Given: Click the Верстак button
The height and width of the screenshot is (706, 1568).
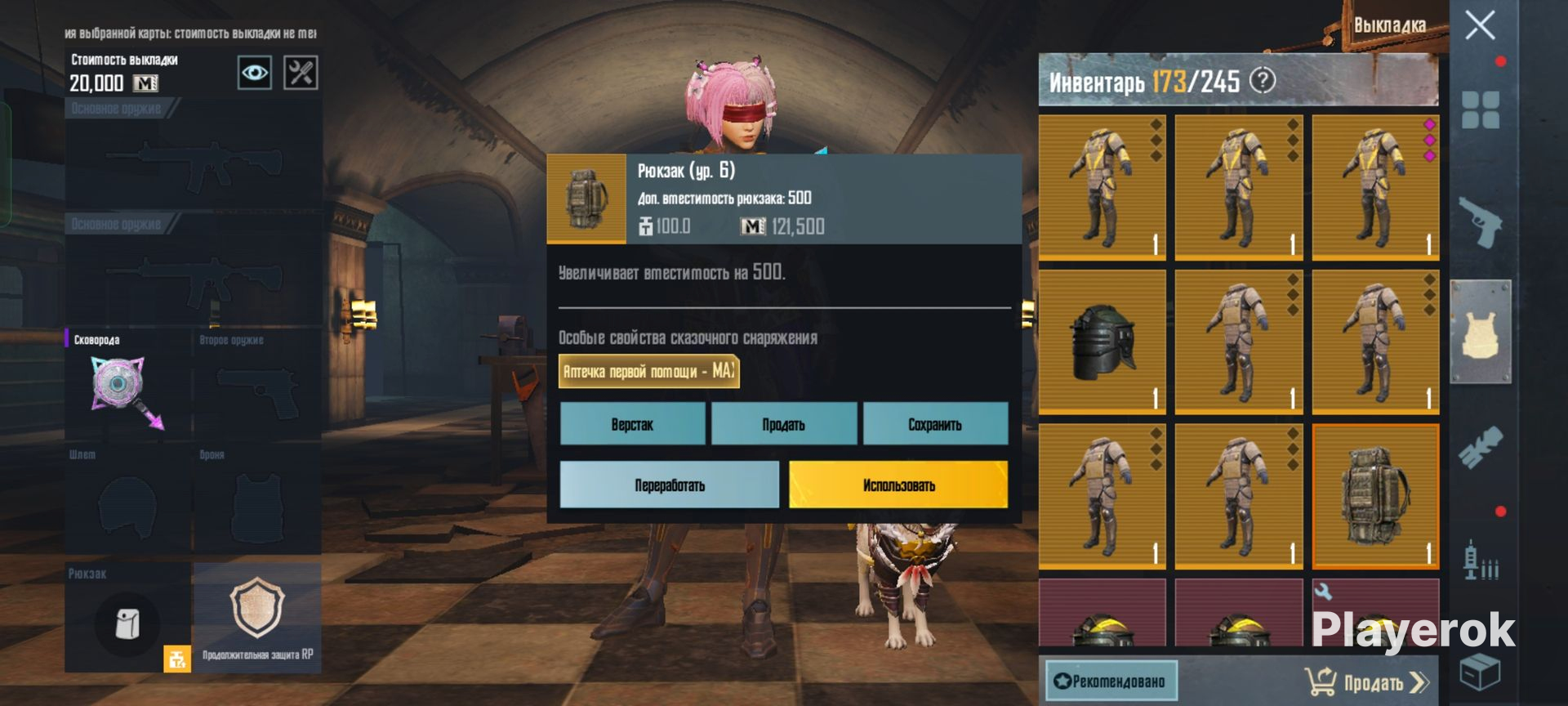Looking at the screenshot, I should coord(632,424).
